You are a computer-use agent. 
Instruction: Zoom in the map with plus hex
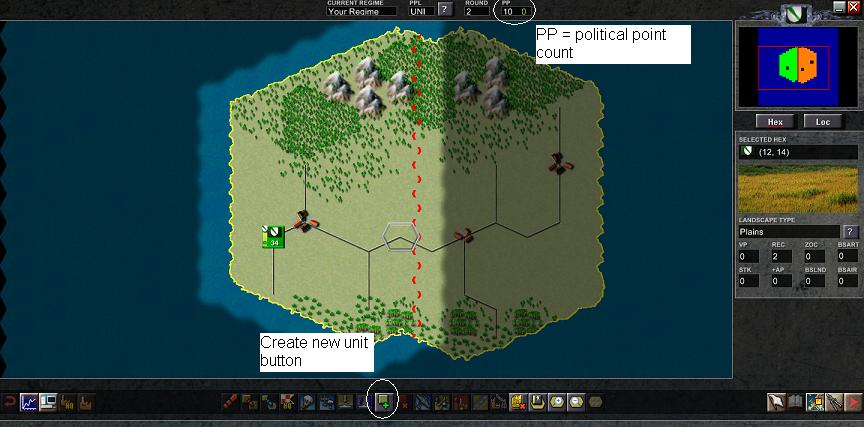tap(556, 402)
